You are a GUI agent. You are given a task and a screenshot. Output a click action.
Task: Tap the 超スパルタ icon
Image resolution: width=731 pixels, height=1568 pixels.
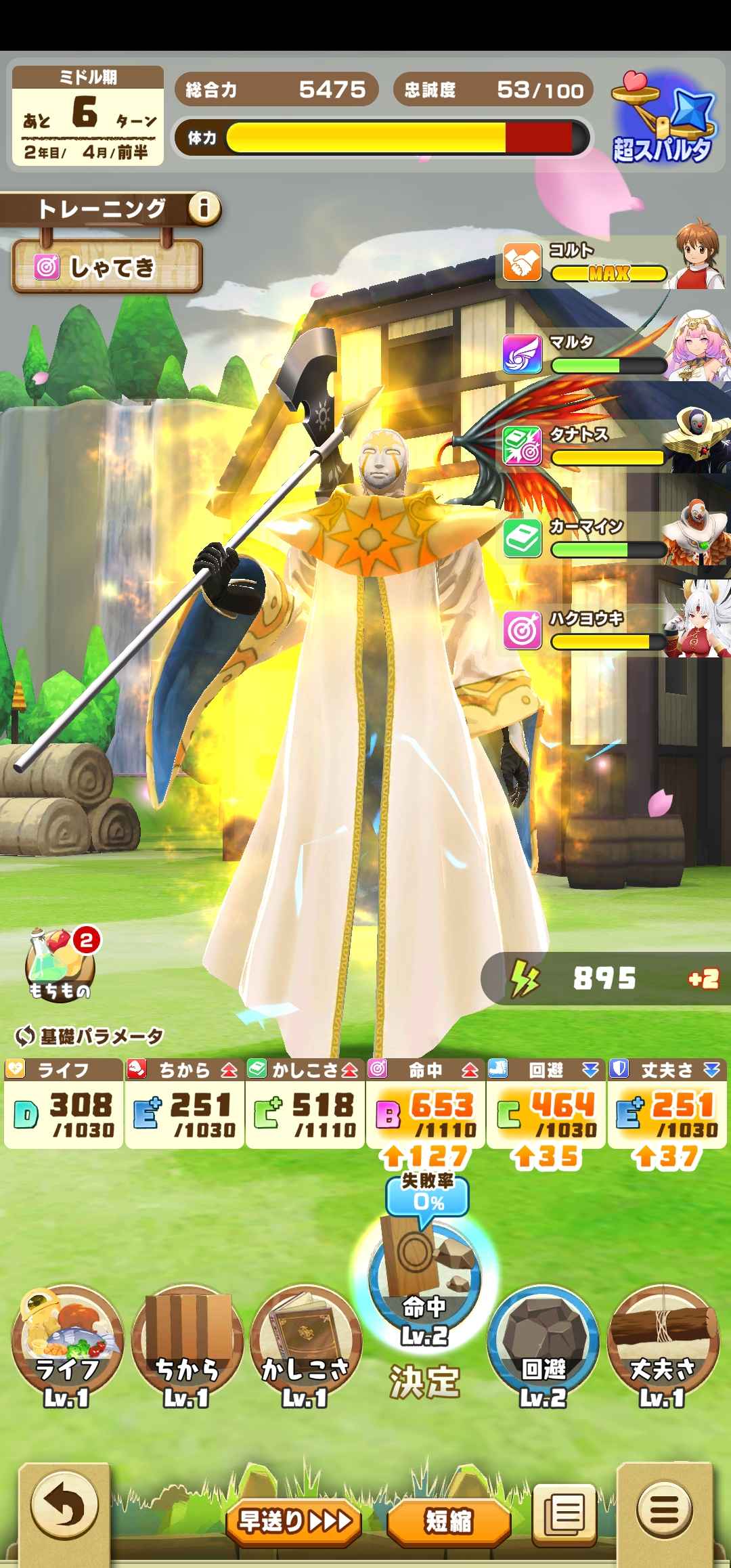click(663, 122)
